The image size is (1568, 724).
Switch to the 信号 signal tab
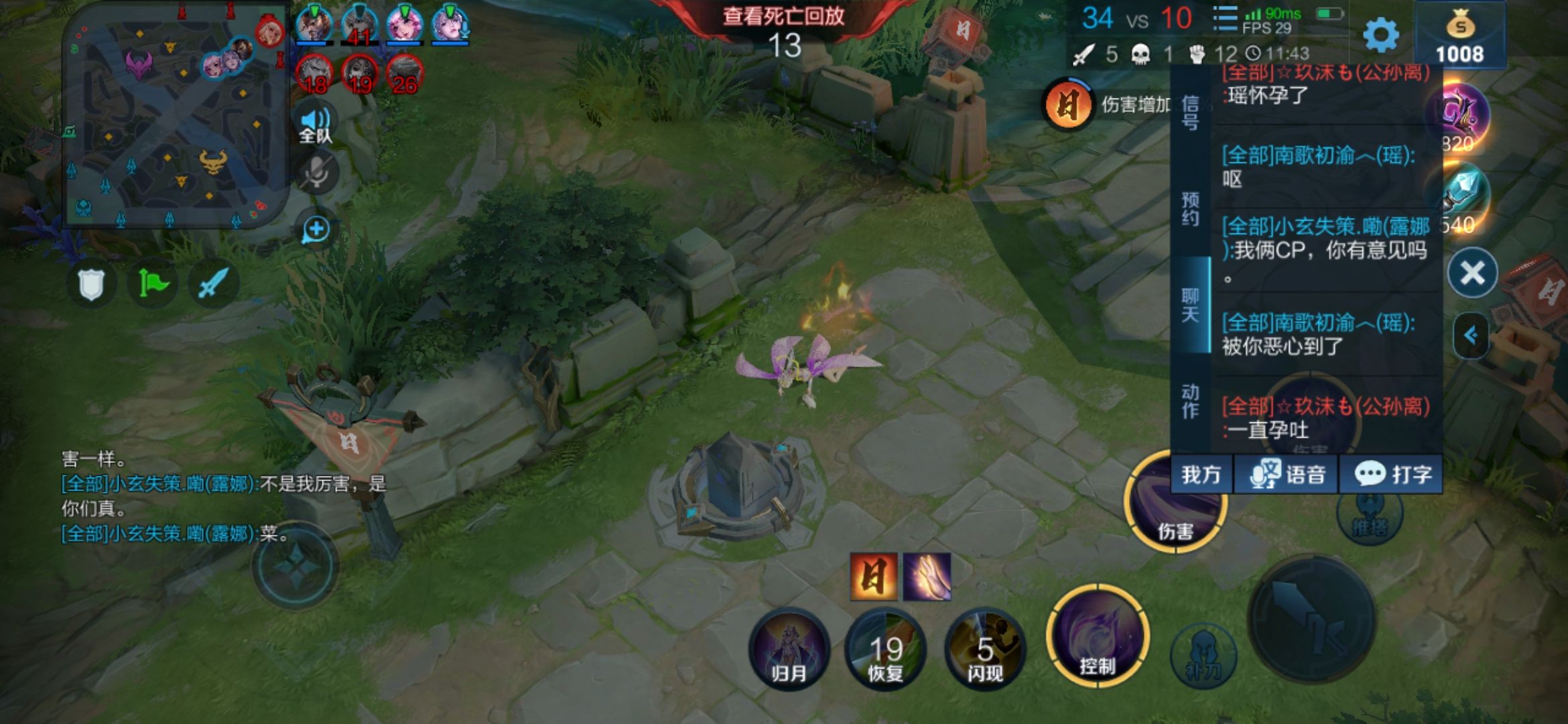click(x=1190, y=113)
